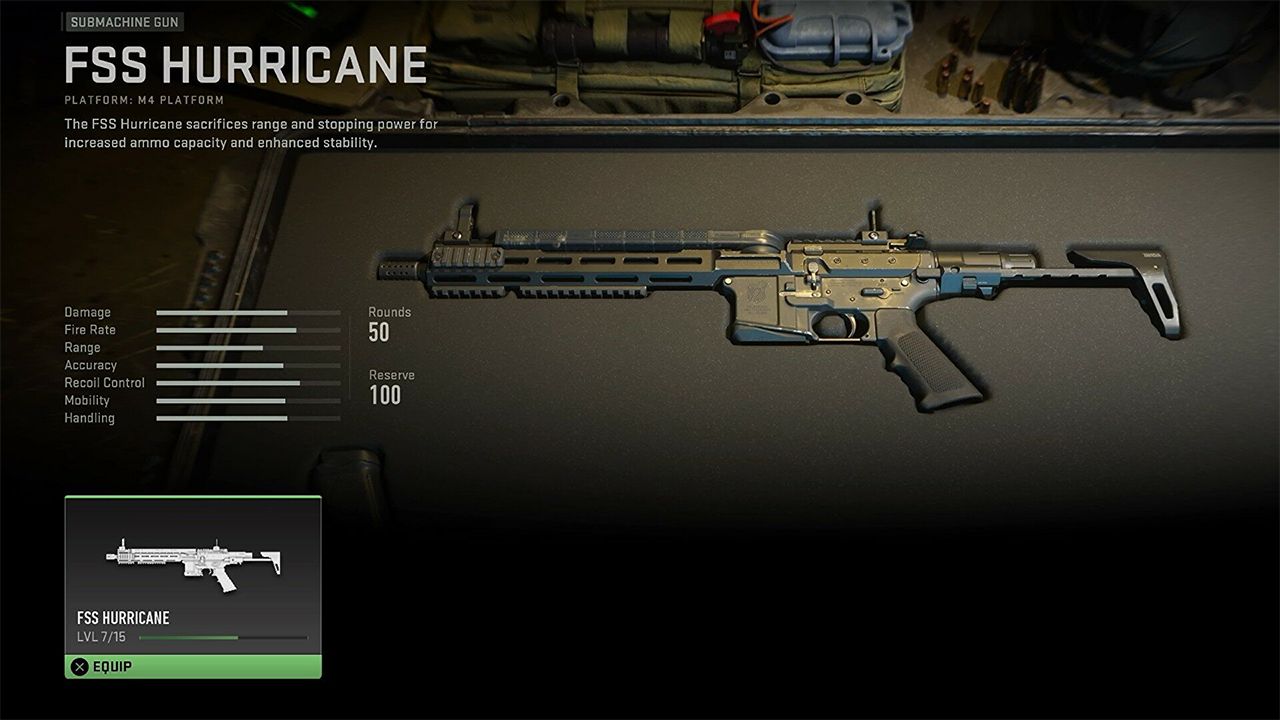Click the Range stat bar
1280x720 pixels.
pos(248,347)
